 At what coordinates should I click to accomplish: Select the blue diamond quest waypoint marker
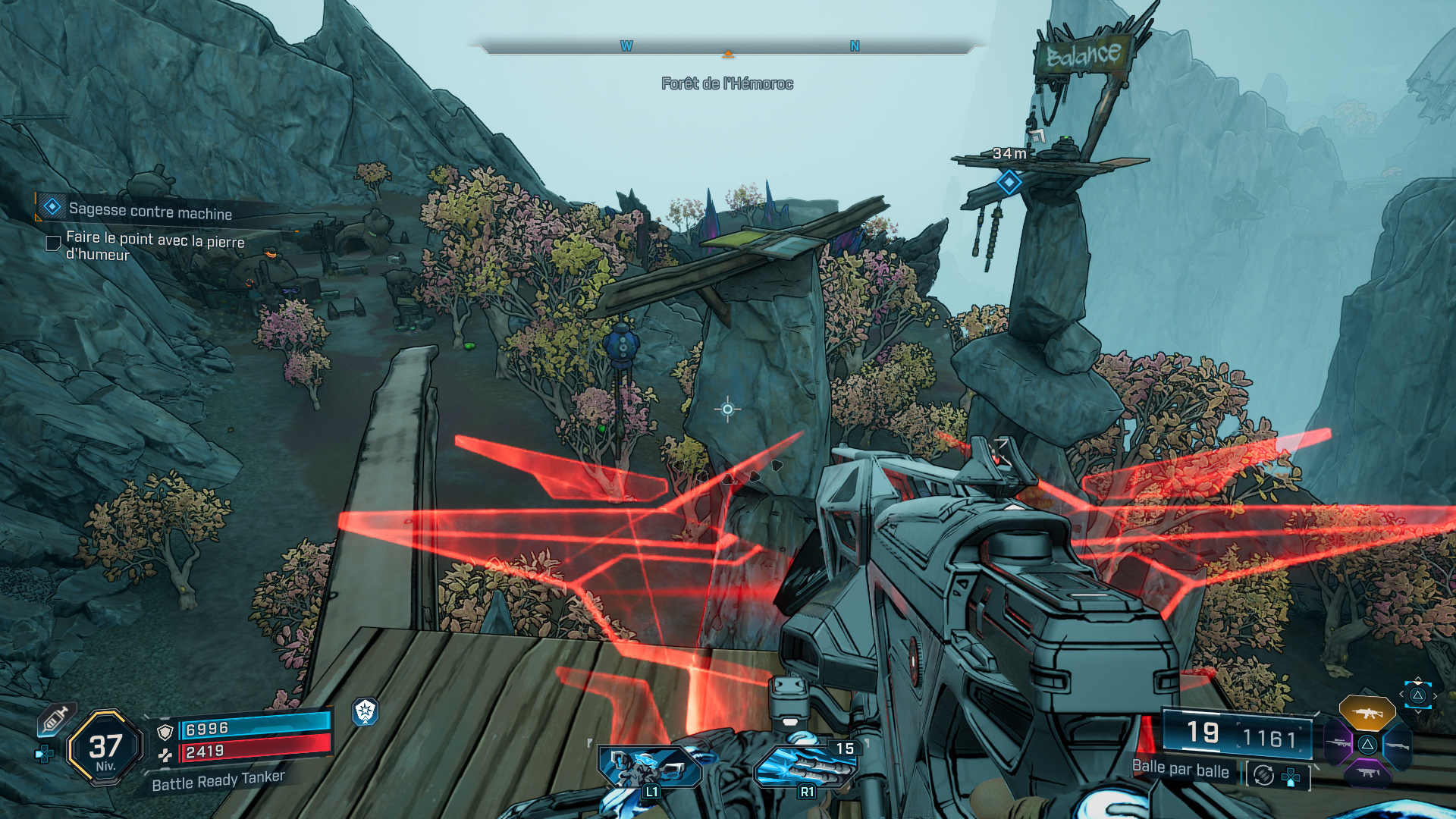click(1009, 182)
